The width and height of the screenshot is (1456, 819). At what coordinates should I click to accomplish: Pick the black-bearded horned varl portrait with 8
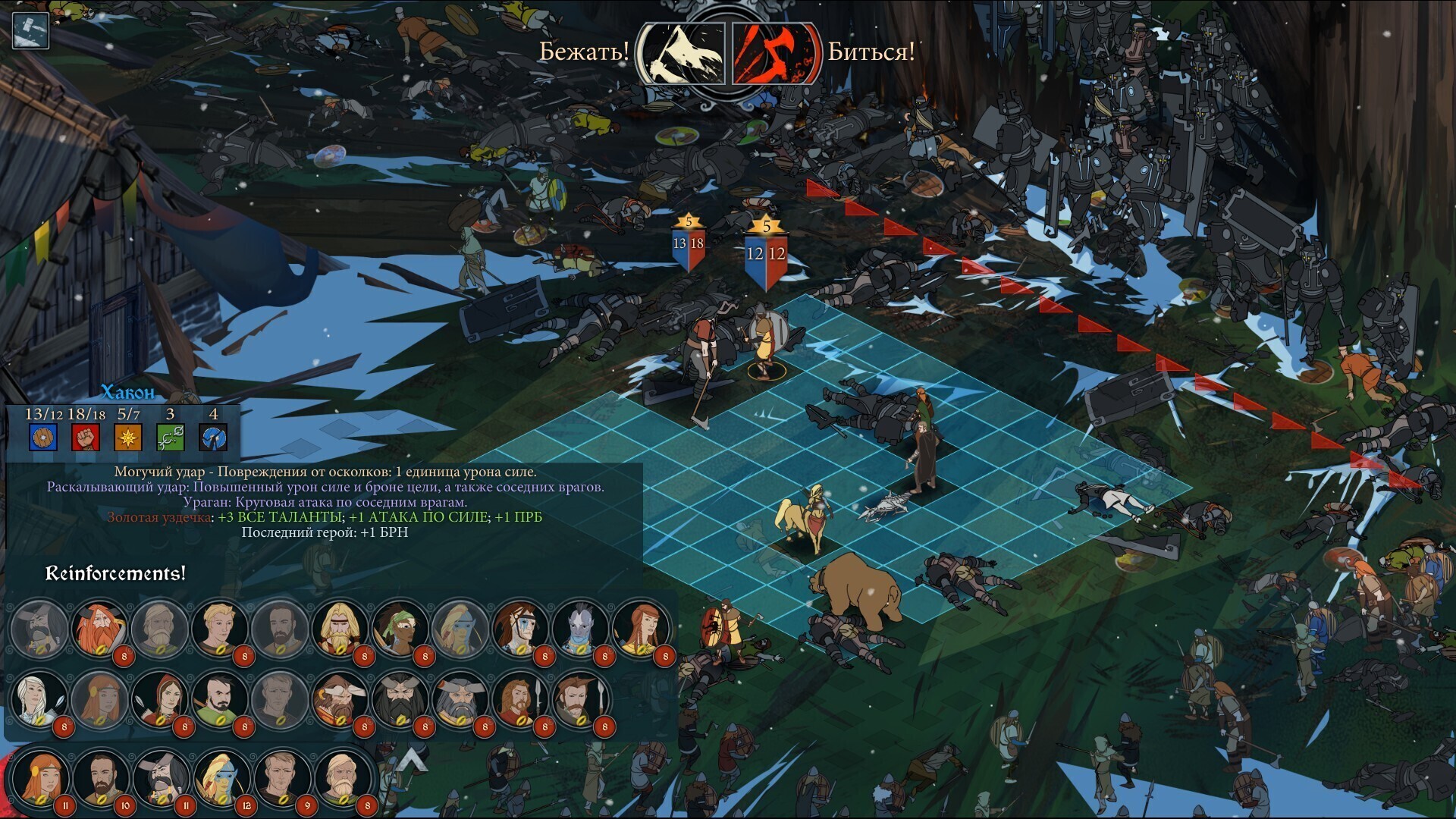point(400,699)
